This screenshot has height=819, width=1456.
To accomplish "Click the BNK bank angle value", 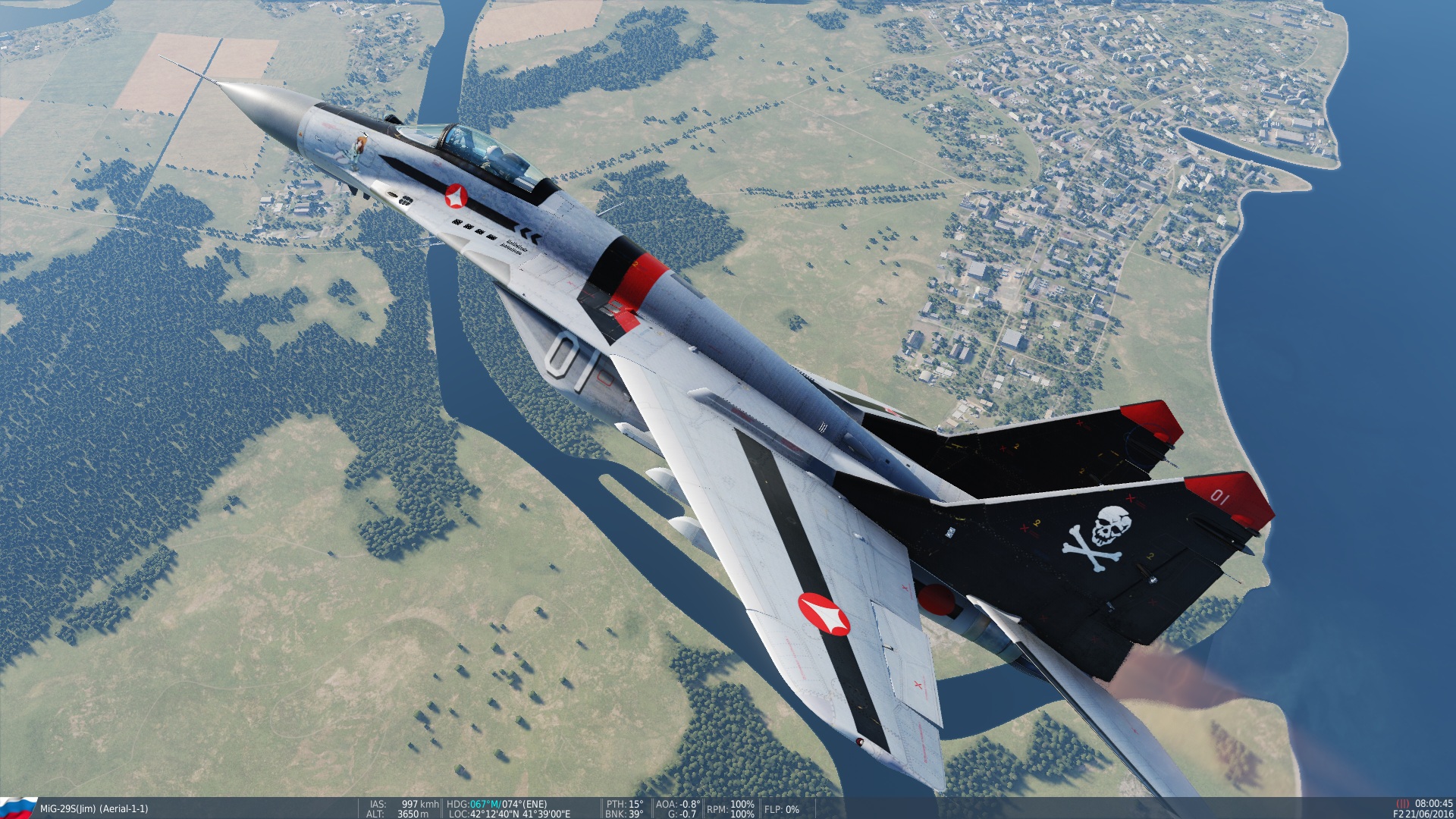I will tap(624, 813).
